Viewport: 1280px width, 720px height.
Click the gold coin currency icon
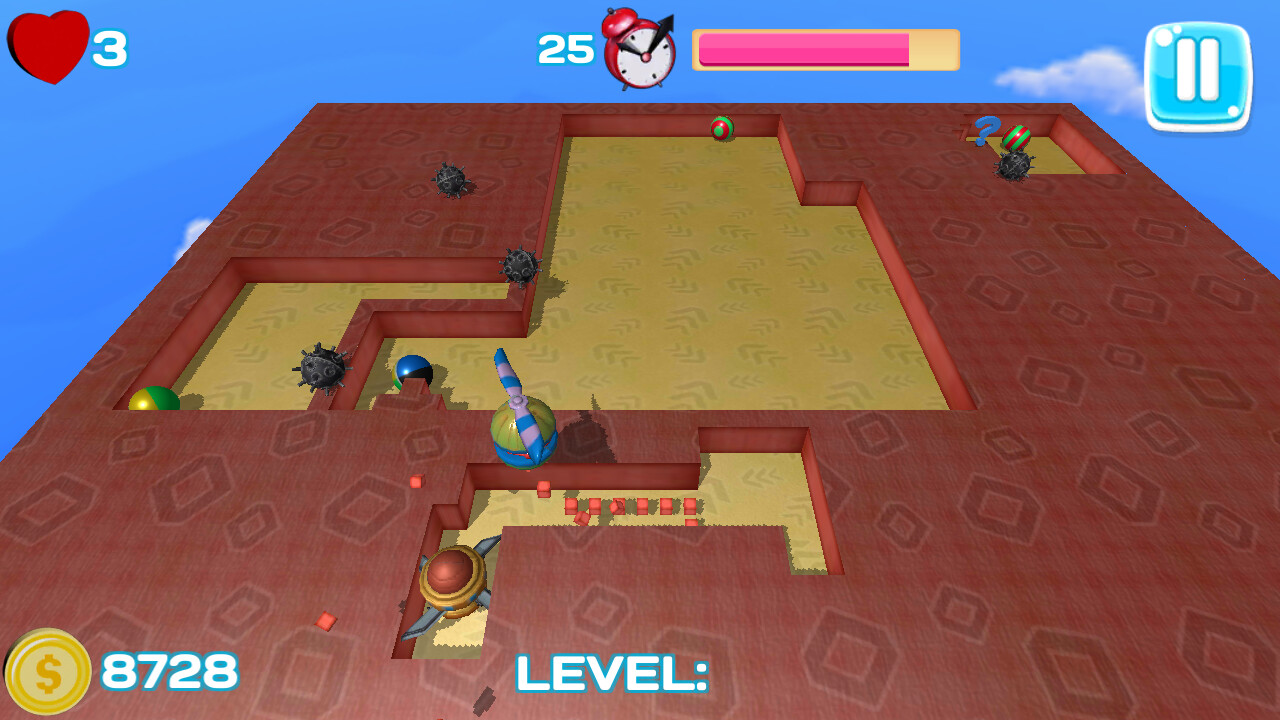pyautogui.click(x=45, y=670)
